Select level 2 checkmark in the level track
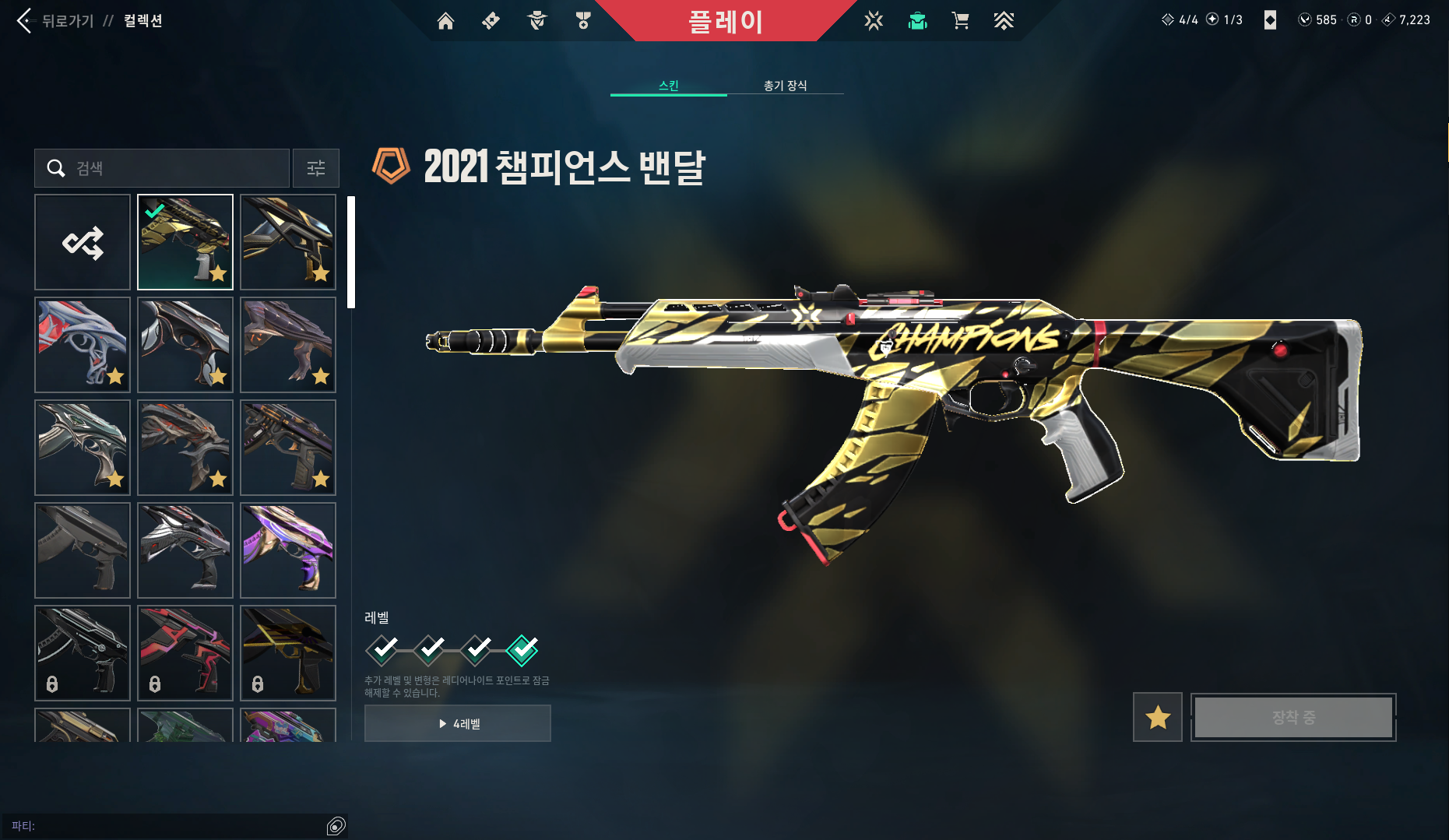 [x=429, y=651]
